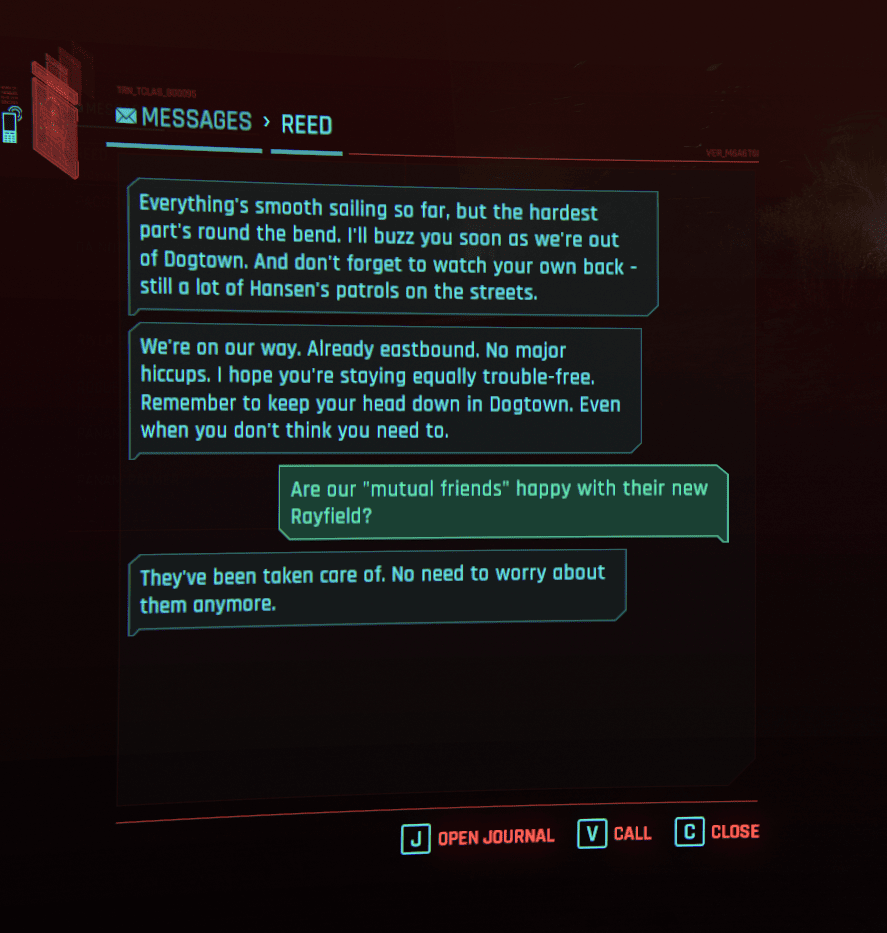Close the messages window
The image size is (887, 933).
[x=718, y=832]
